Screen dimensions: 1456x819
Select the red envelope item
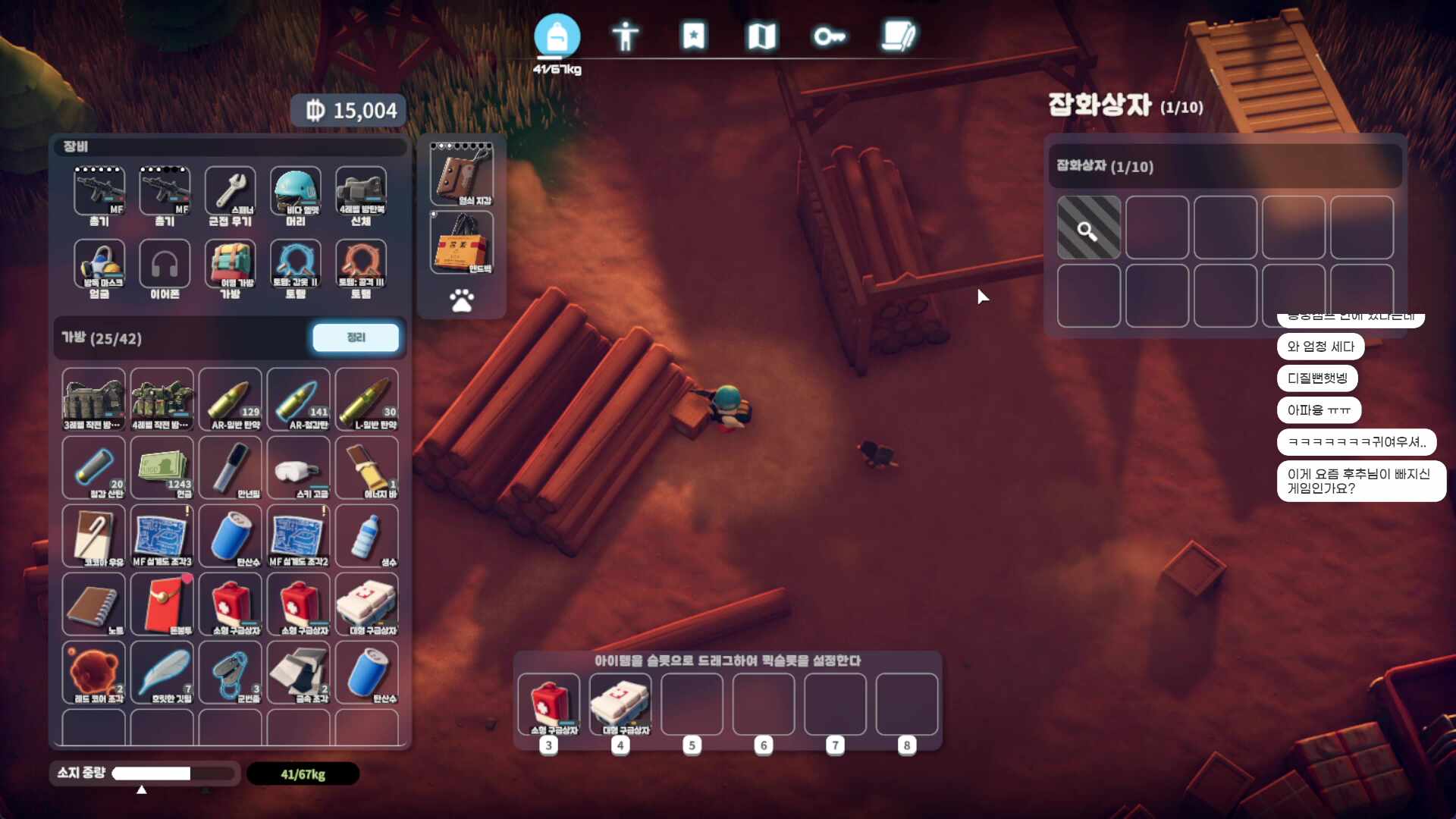click(x=162, y=604)
